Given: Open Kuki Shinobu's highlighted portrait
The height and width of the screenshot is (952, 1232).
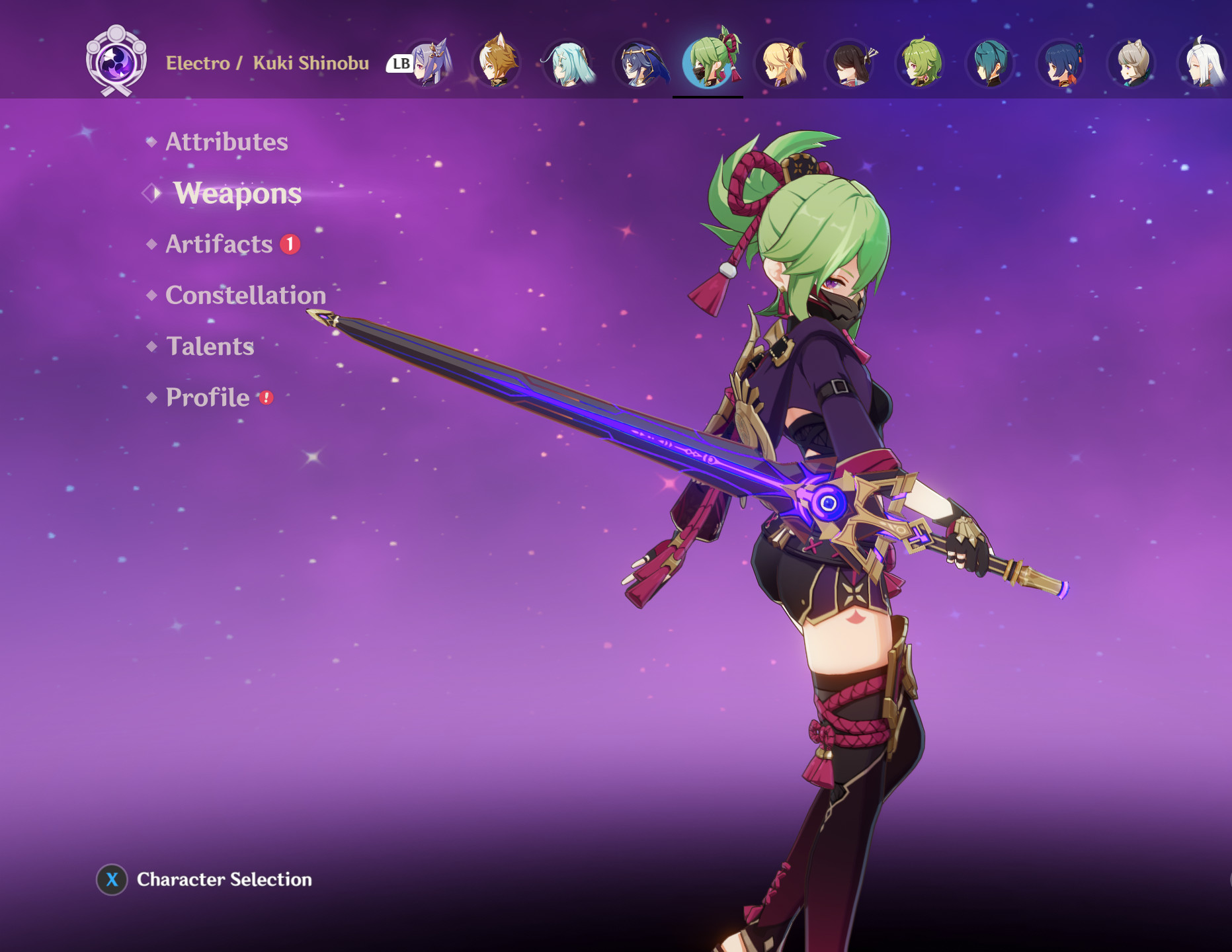Looking at the screenshot, I should pos(708,64).
